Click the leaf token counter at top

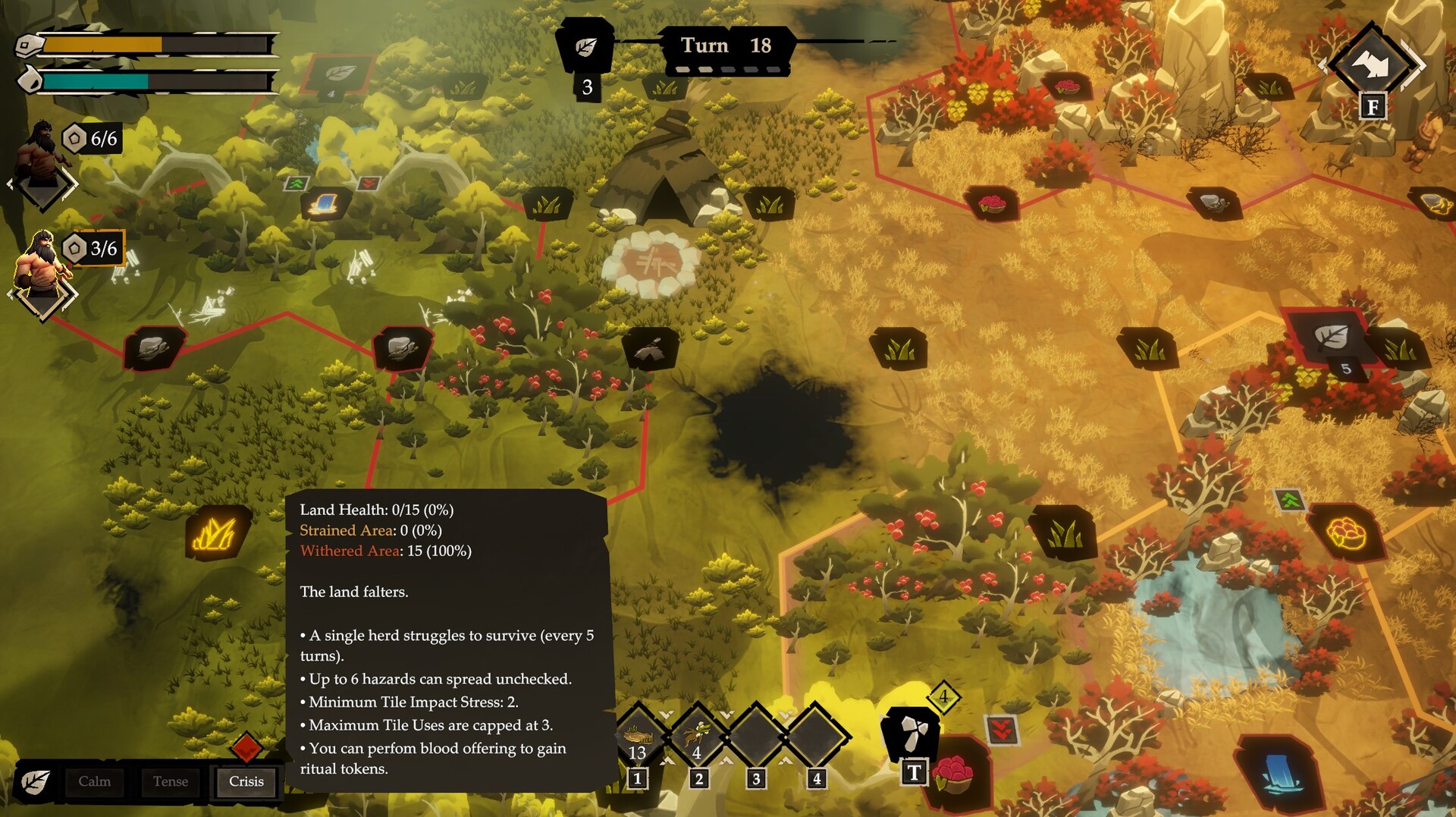click(x=585, y=49)
